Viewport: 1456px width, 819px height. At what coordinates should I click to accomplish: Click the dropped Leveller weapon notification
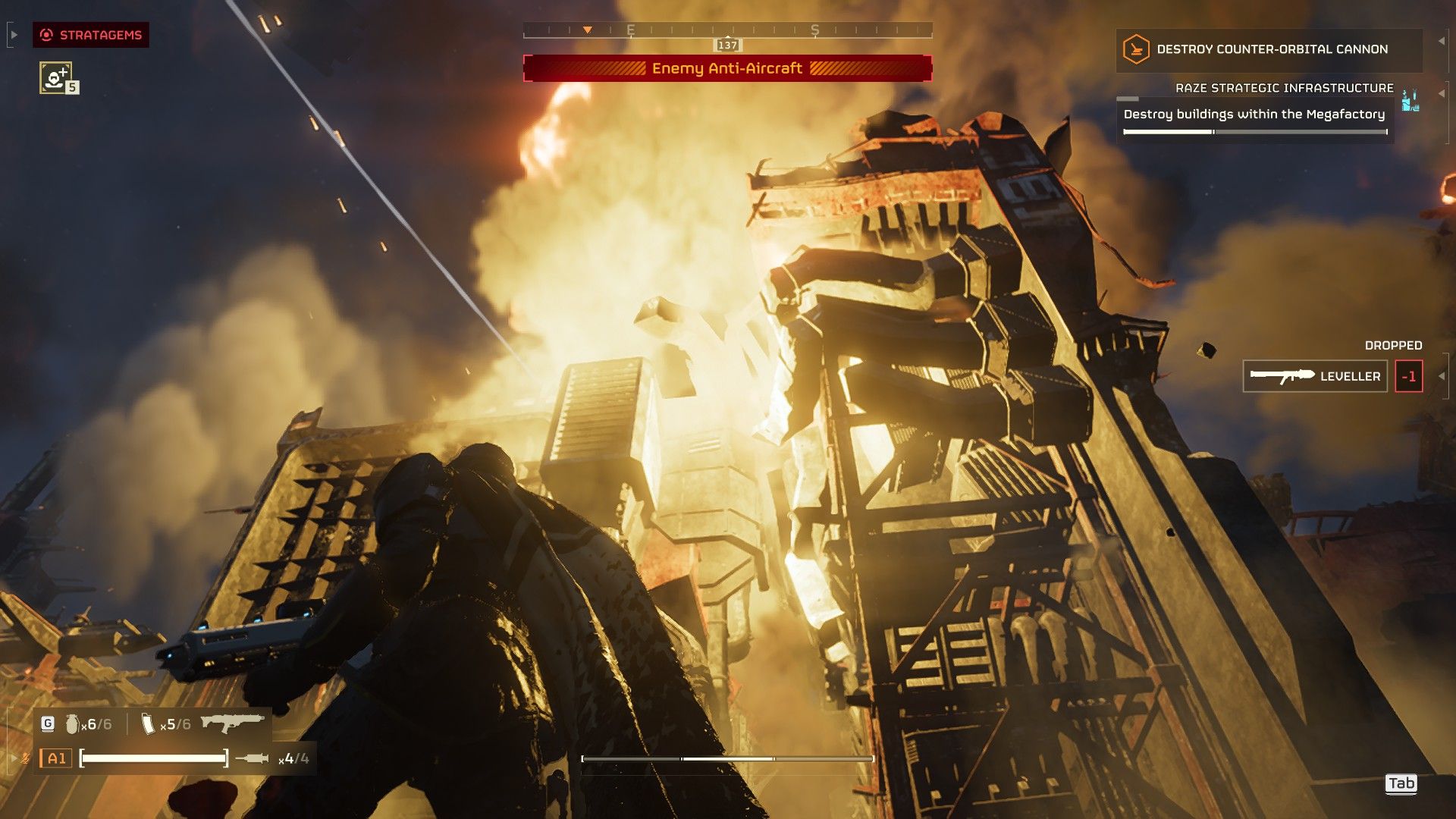(x=1315, y=376)
